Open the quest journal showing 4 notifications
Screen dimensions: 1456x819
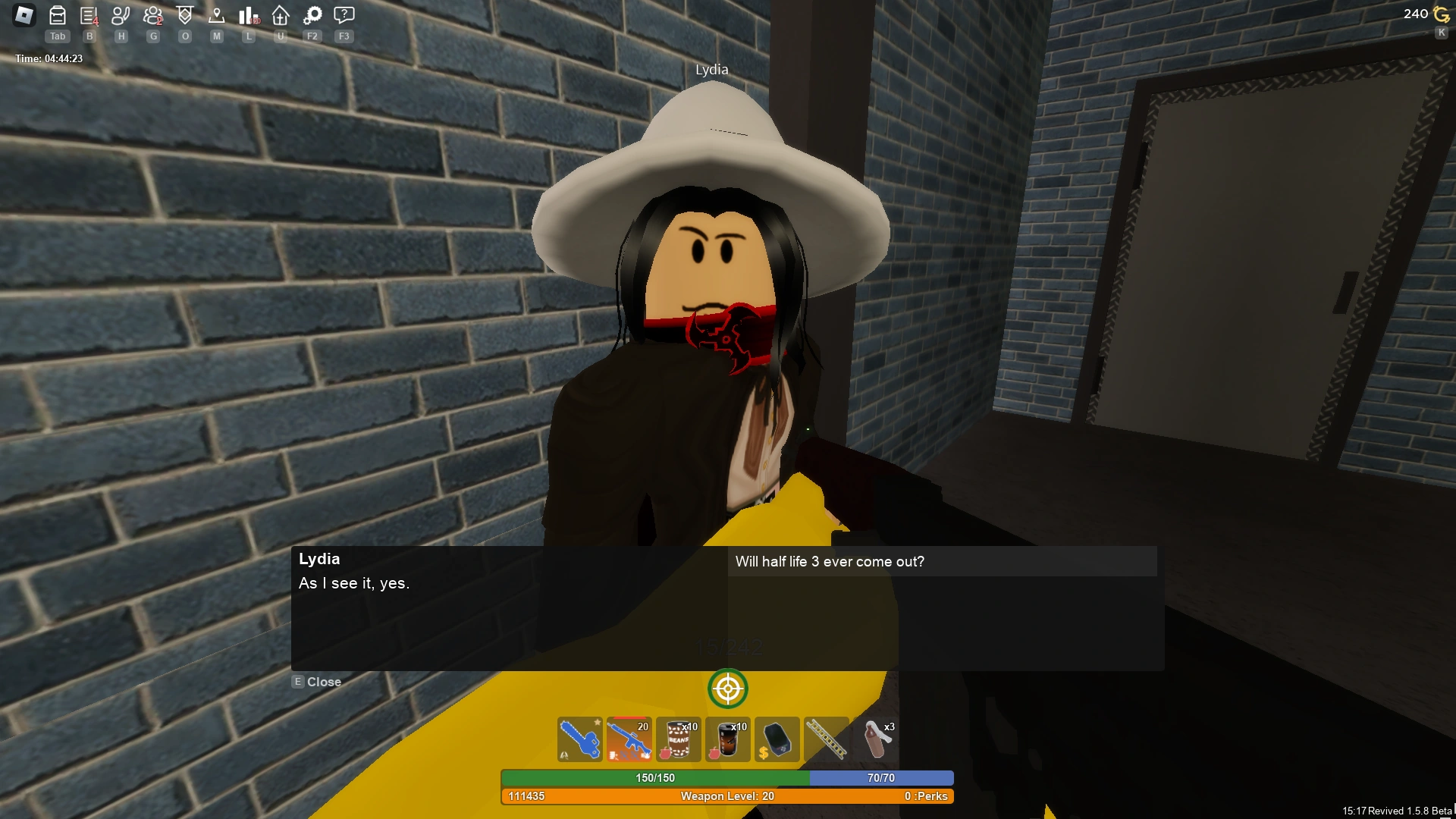click(89, 15)
